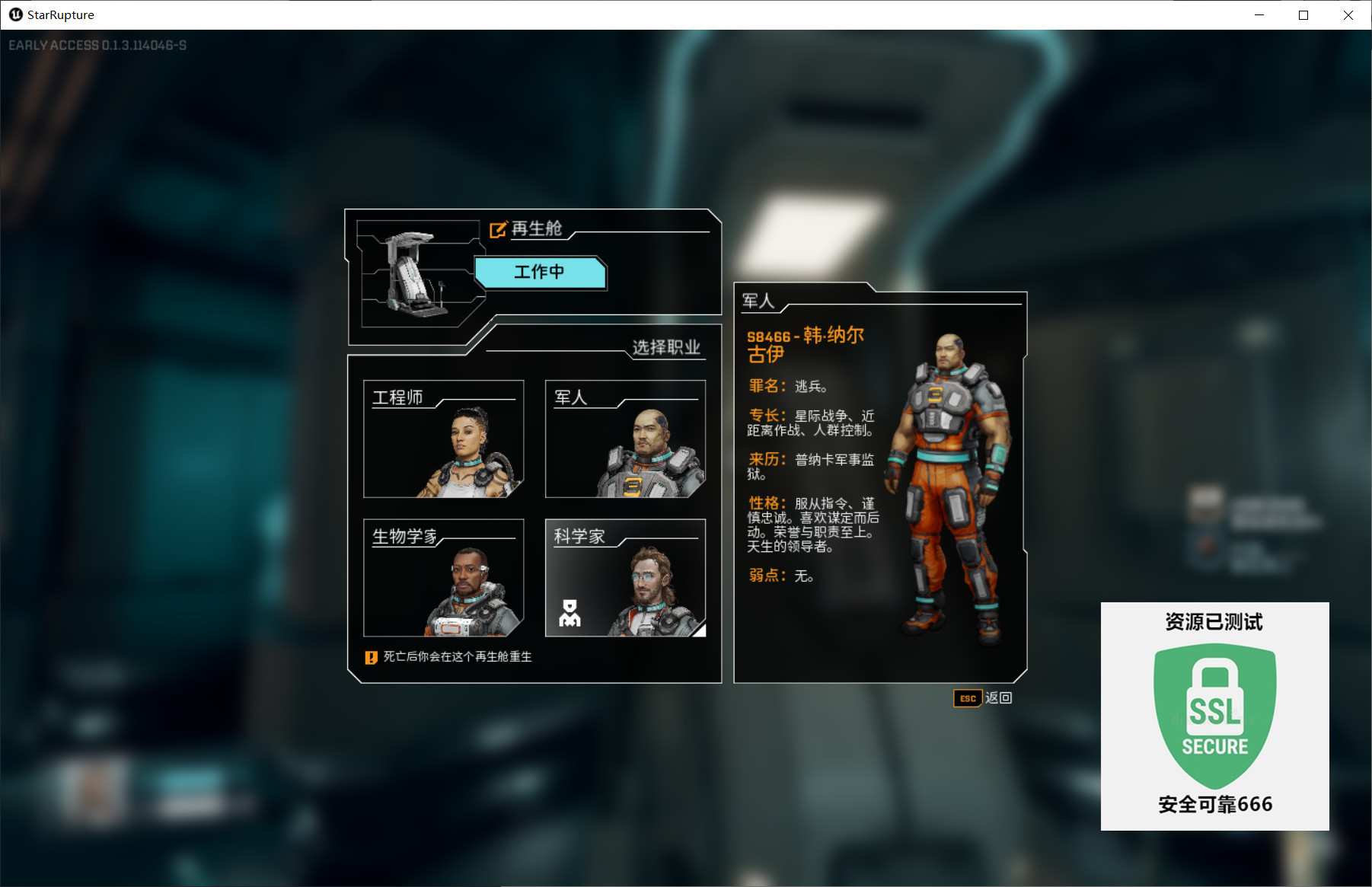This screenshot has width=1372, height=887.
Task: Click the ESC key icon next to 返回
Action: (x=967, y=698)
